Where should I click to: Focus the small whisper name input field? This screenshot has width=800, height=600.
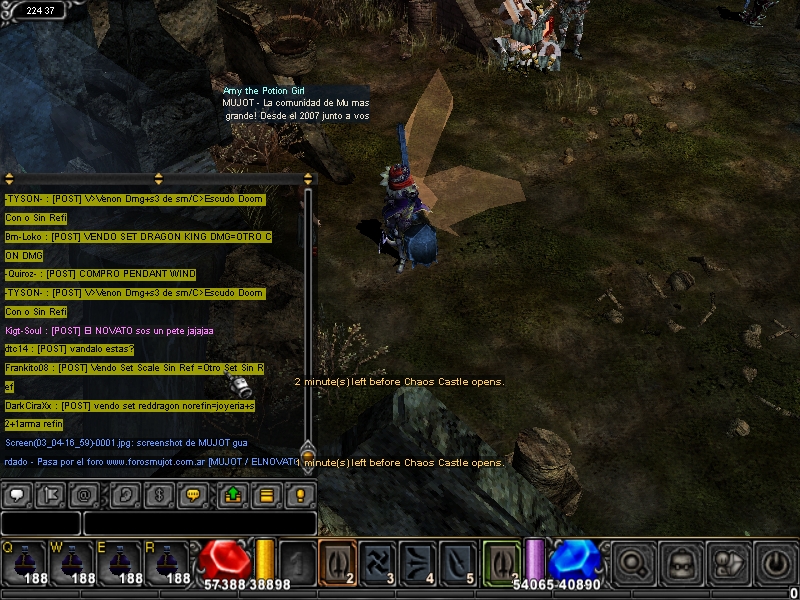coord(40,523)
